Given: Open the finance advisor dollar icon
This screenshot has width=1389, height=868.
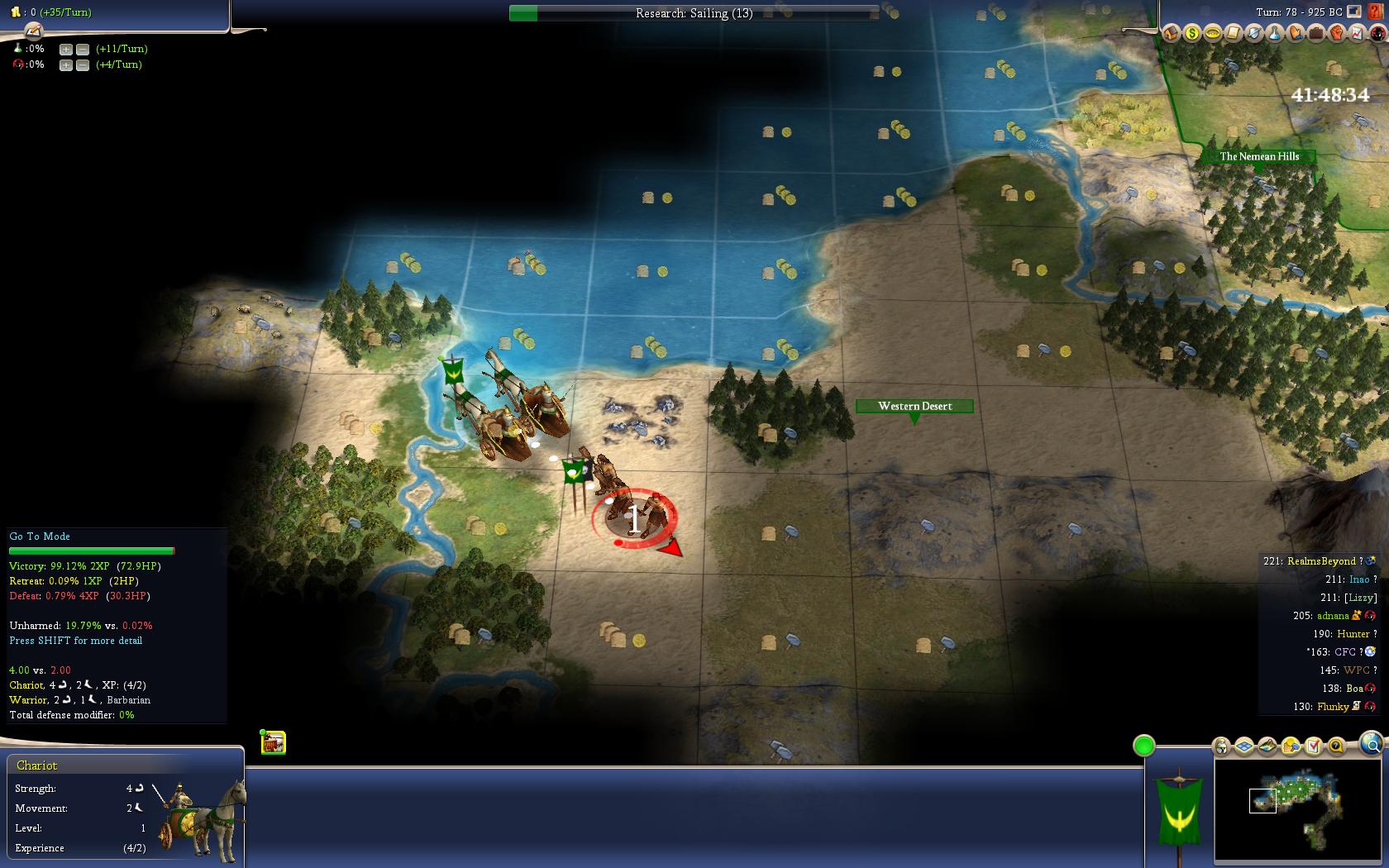Looking at the screenshot, I should tap(1191, 34).
